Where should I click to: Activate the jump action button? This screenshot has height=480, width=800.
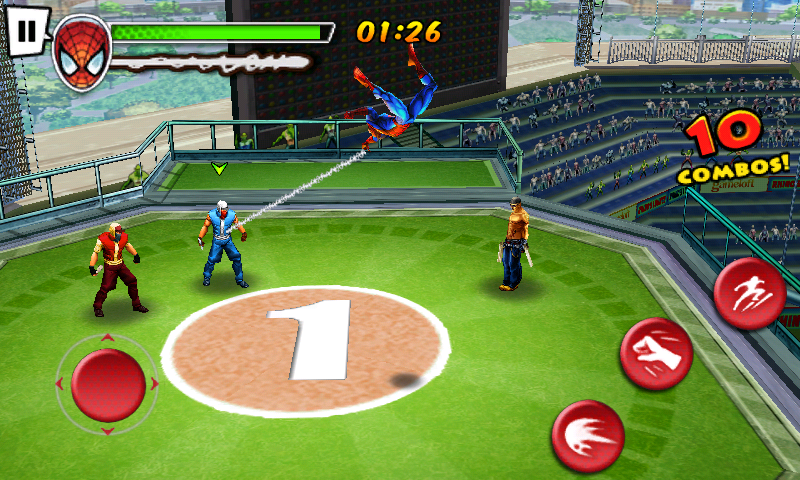tap(749, 293)
